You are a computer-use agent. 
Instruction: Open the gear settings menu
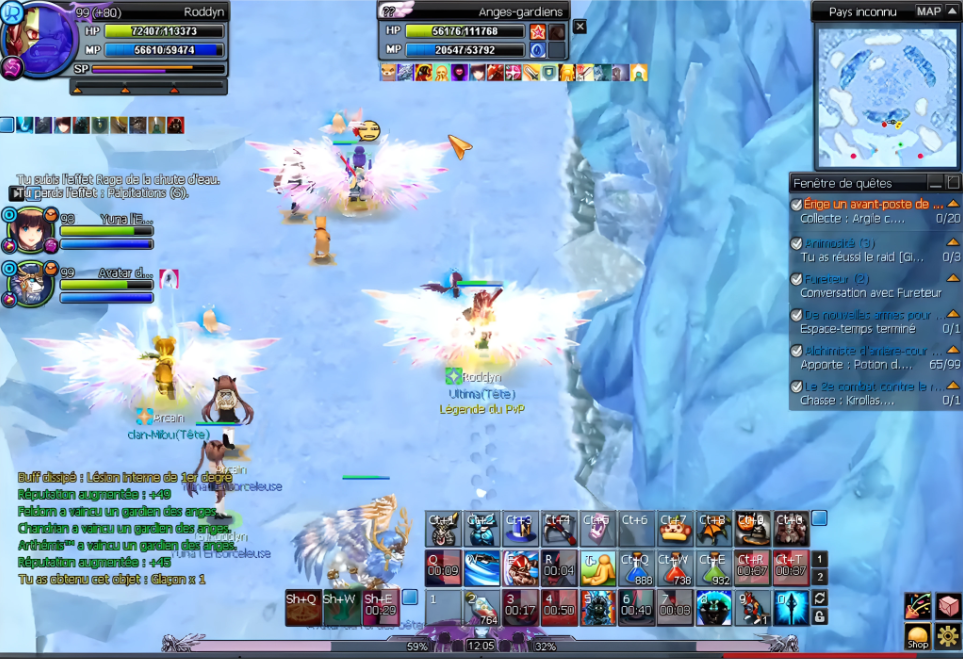pyautogui.click(x=948, y=635)
